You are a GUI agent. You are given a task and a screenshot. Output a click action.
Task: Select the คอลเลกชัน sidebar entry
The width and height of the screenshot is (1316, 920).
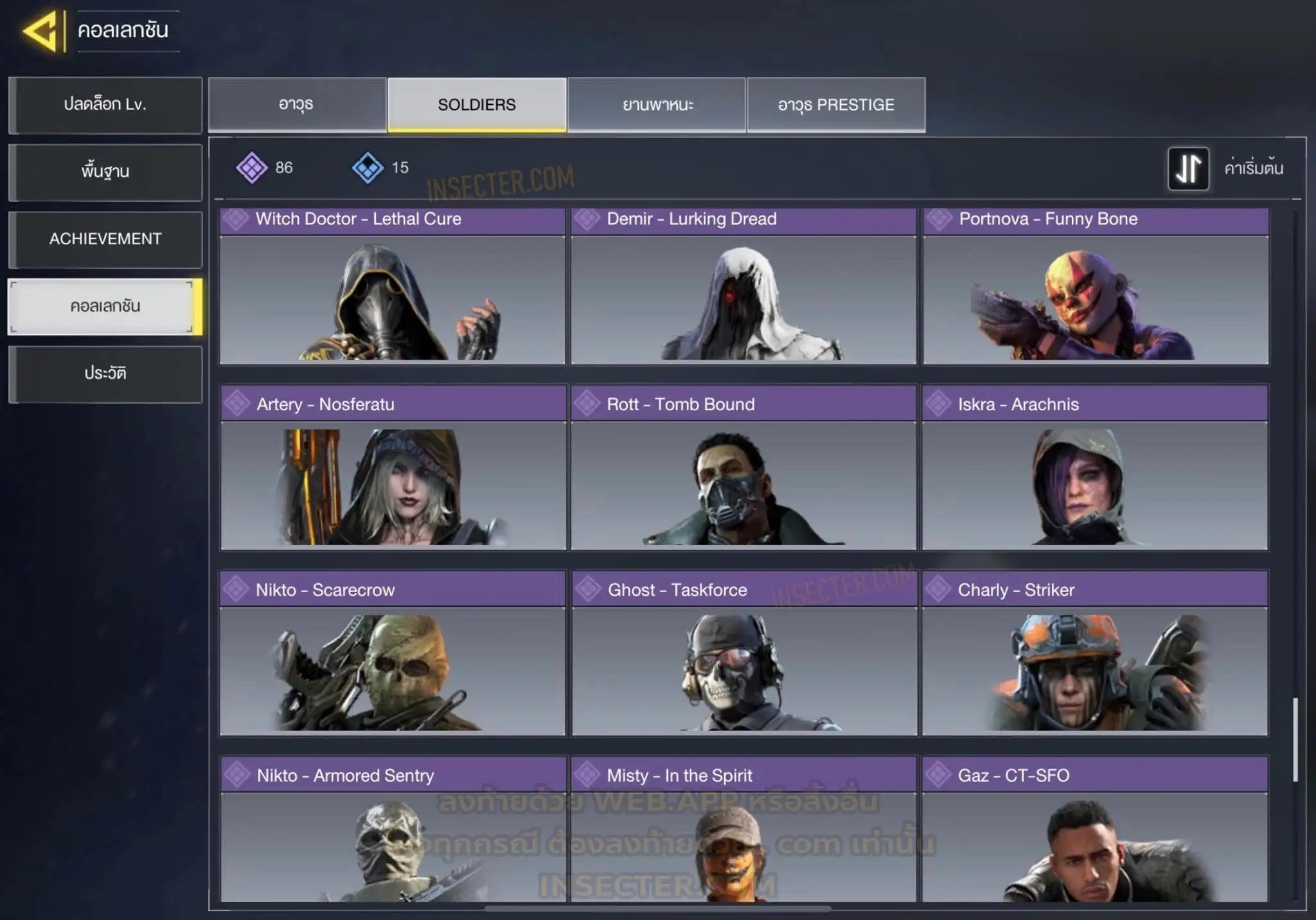[105, 307]
